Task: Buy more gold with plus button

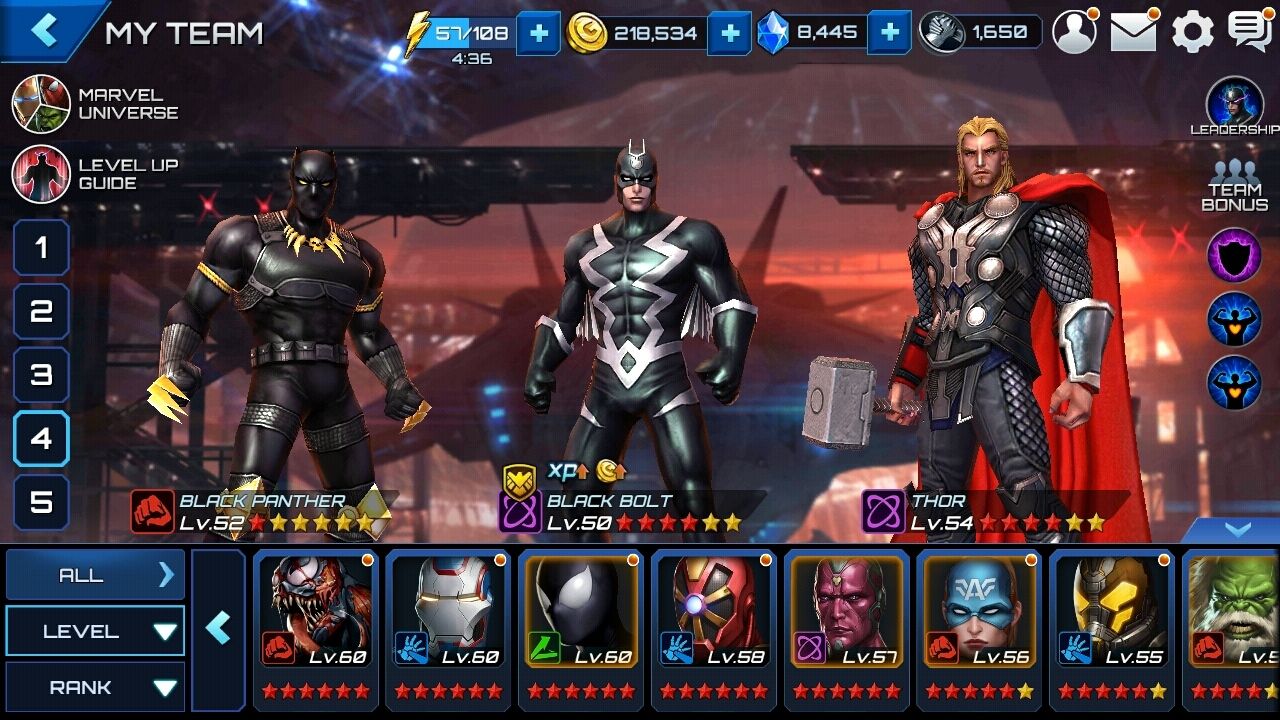Action: tap(730, 33)
